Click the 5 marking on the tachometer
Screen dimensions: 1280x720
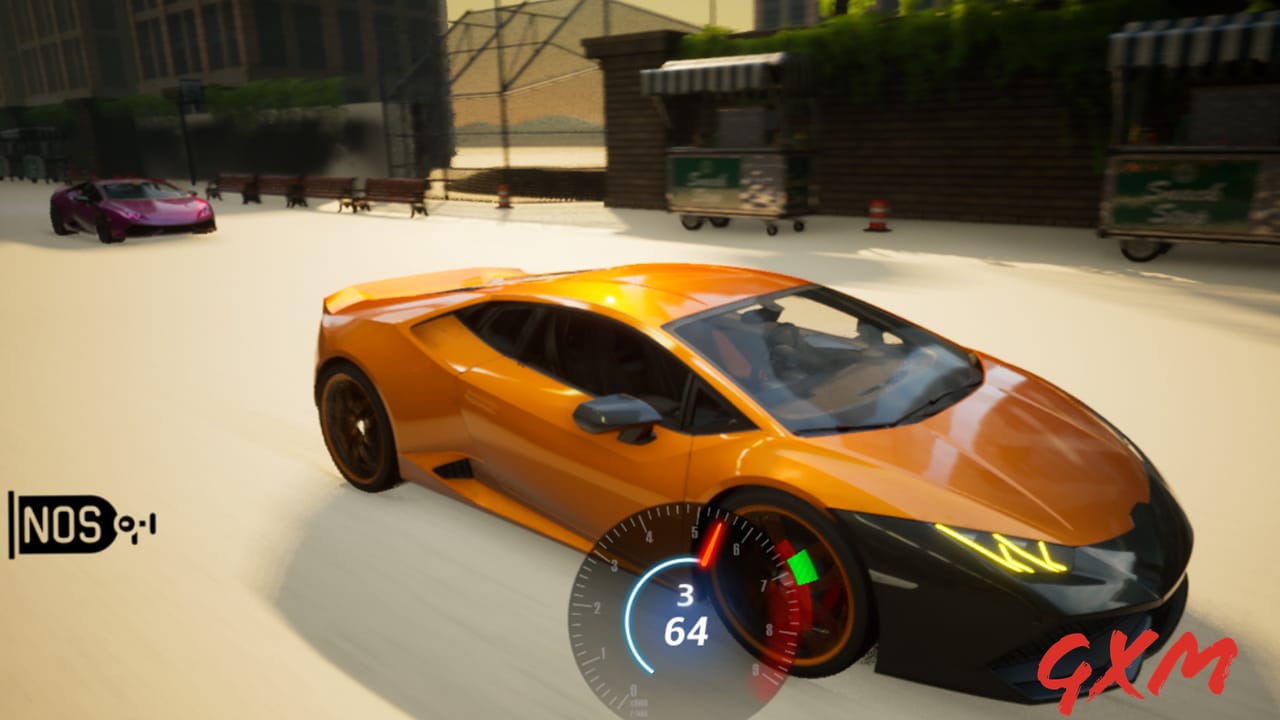click(695, 531)
